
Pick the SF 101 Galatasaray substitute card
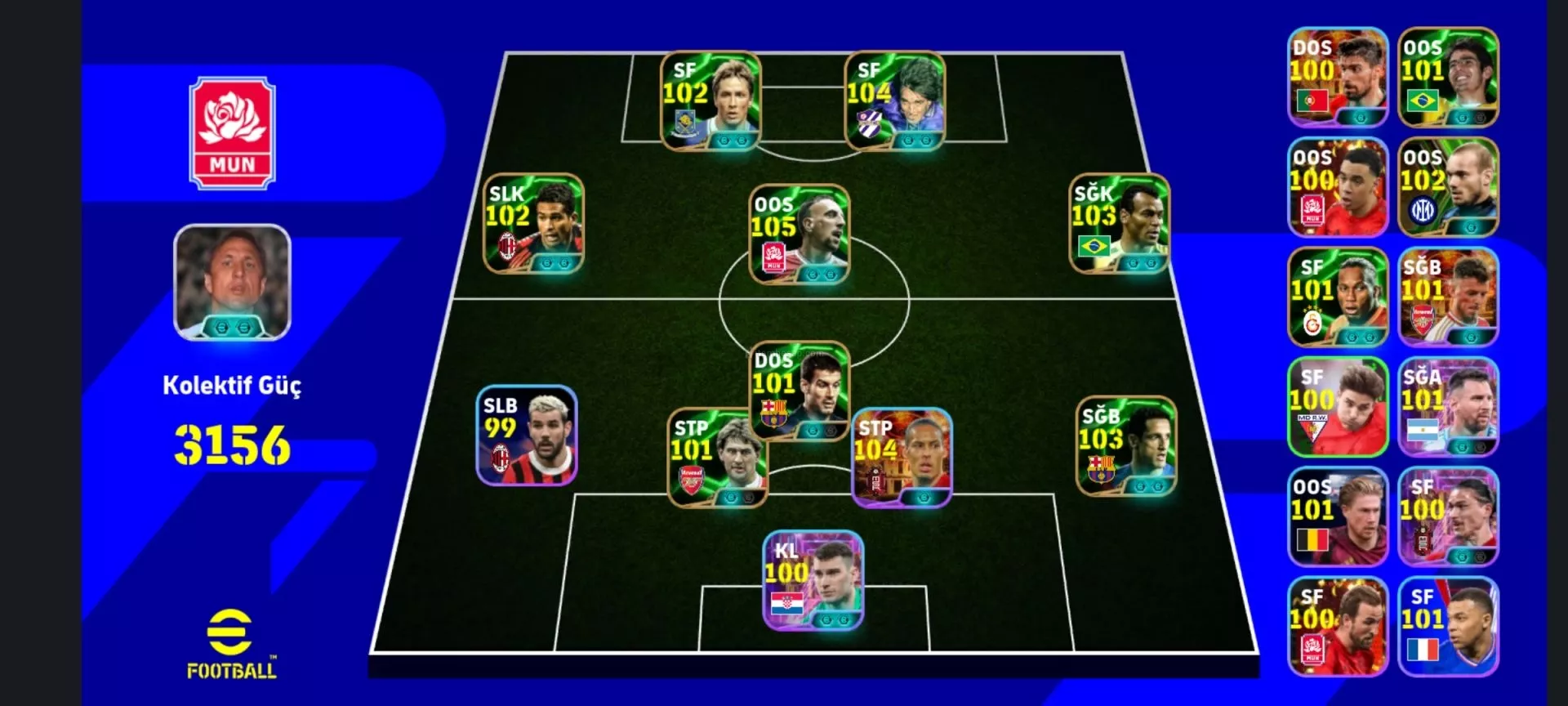[x=1337, y=297]
